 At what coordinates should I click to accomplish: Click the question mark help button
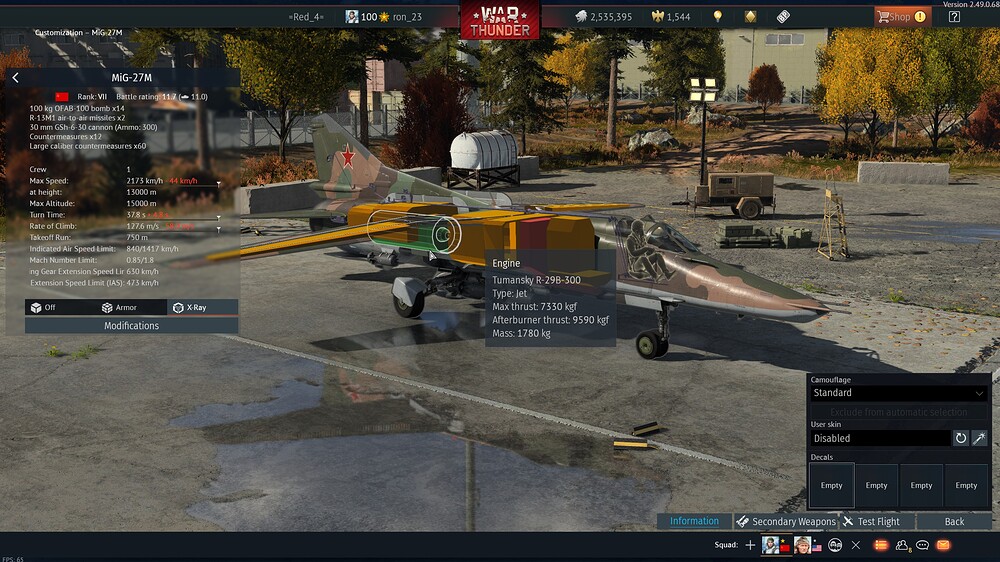954,16
